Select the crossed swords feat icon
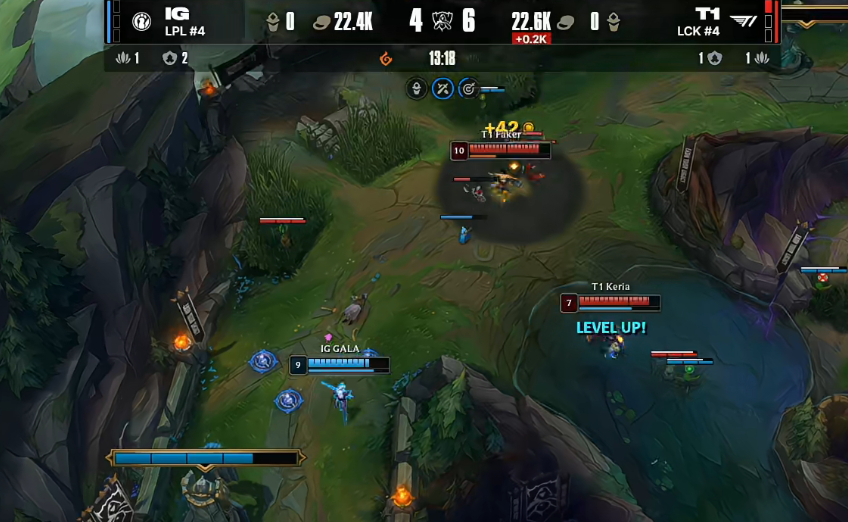The image size is (848, 522). [443, 89]
